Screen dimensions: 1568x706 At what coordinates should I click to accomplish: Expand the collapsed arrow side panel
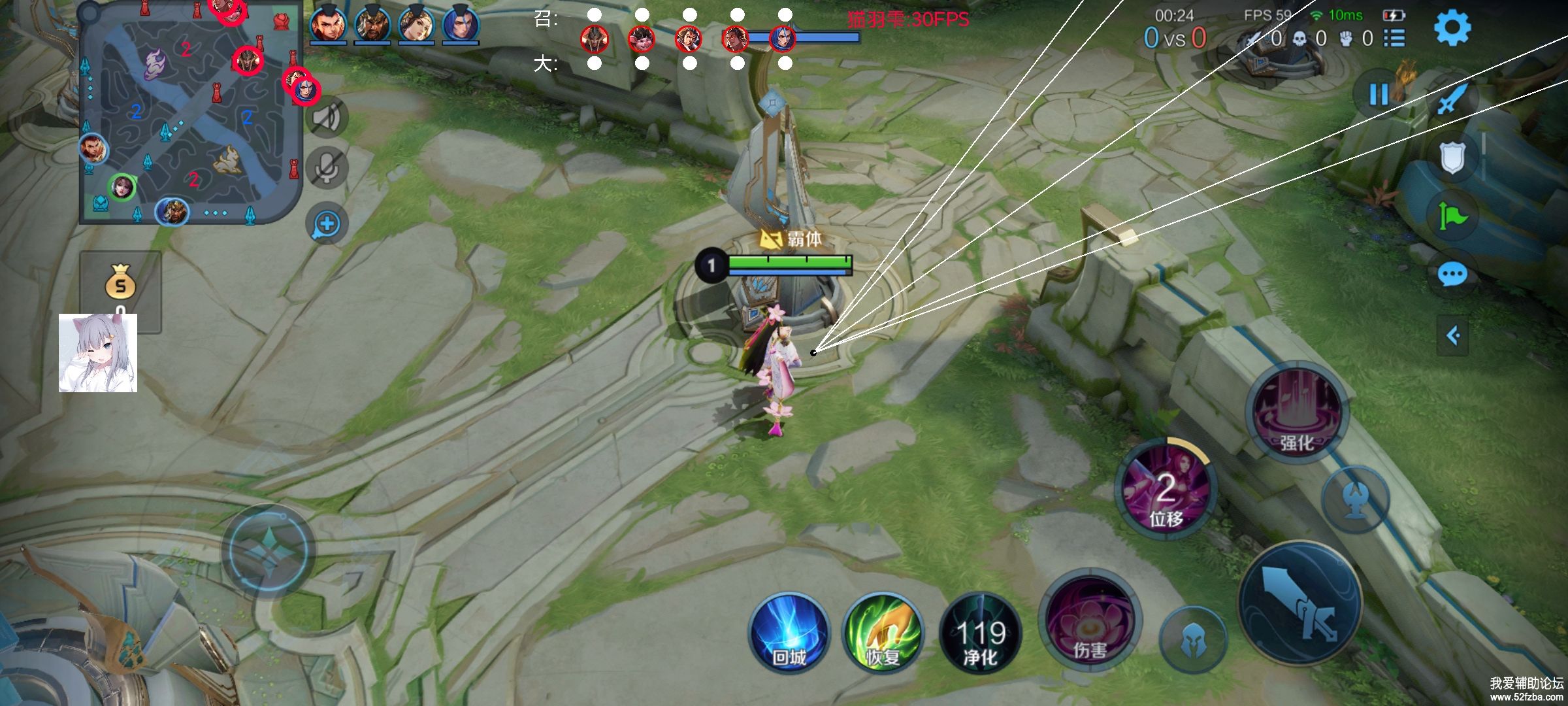pos(1453,336)
